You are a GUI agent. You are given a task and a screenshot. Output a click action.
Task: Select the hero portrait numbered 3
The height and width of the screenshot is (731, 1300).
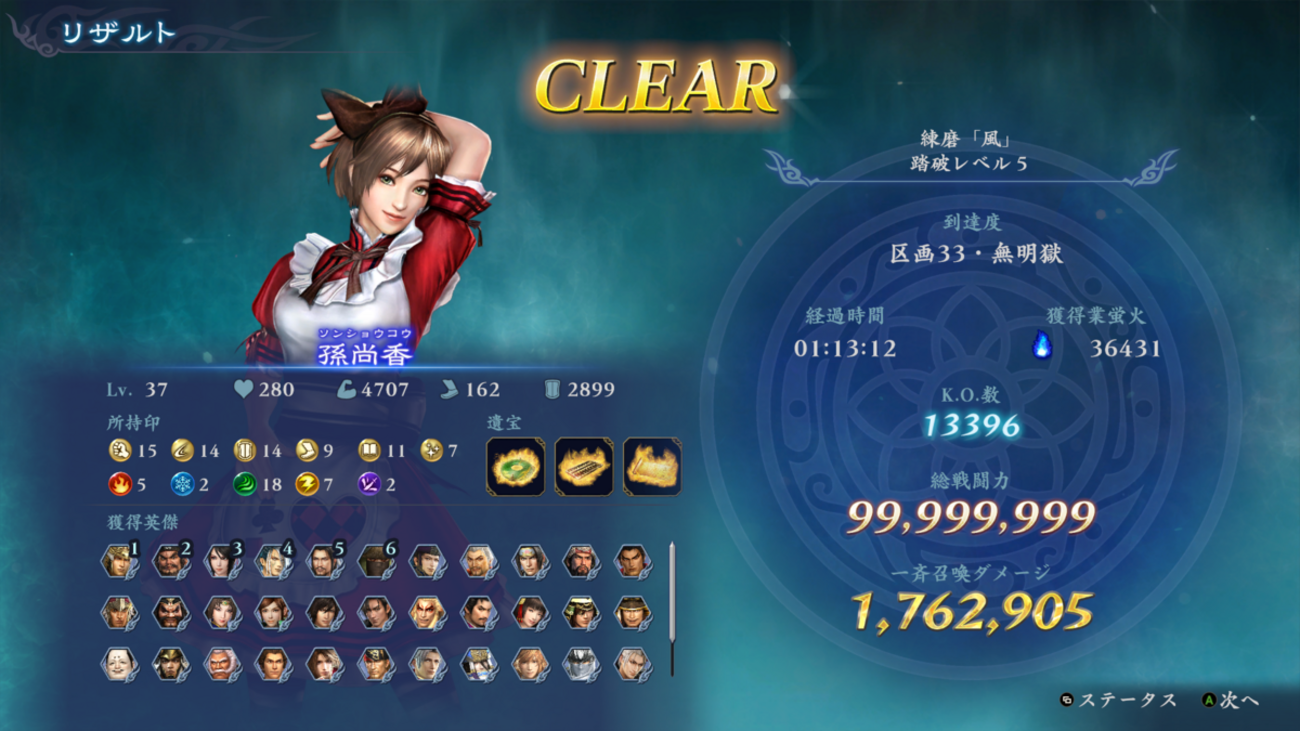tap(221, 561)
